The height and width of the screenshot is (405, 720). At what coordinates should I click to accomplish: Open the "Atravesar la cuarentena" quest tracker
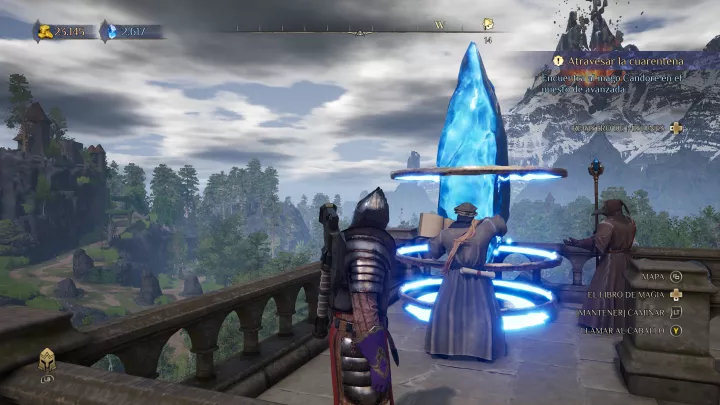point(608,60)
